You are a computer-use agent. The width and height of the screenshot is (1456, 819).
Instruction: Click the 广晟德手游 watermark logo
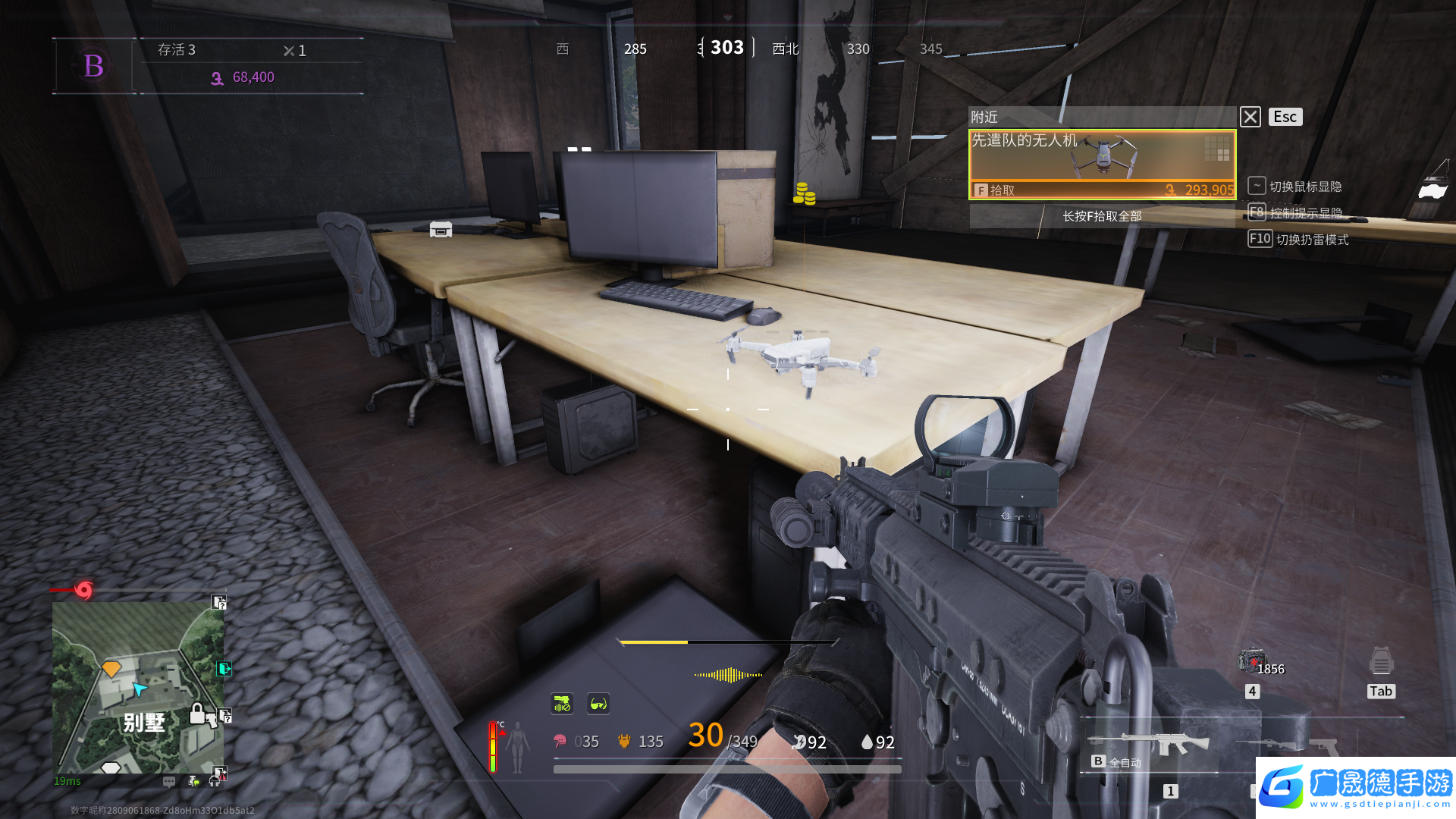(x=1356, y=787)
